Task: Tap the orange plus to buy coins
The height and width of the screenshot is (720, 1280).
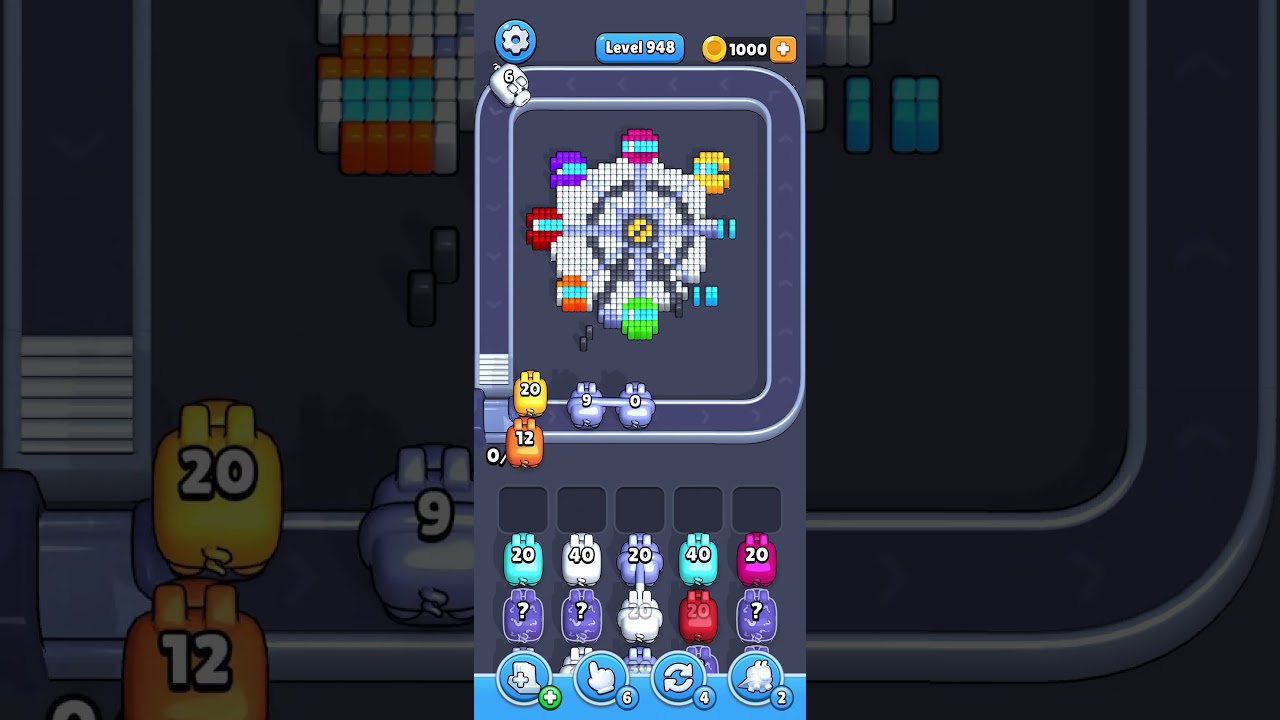Action: (x=783, y=49)
